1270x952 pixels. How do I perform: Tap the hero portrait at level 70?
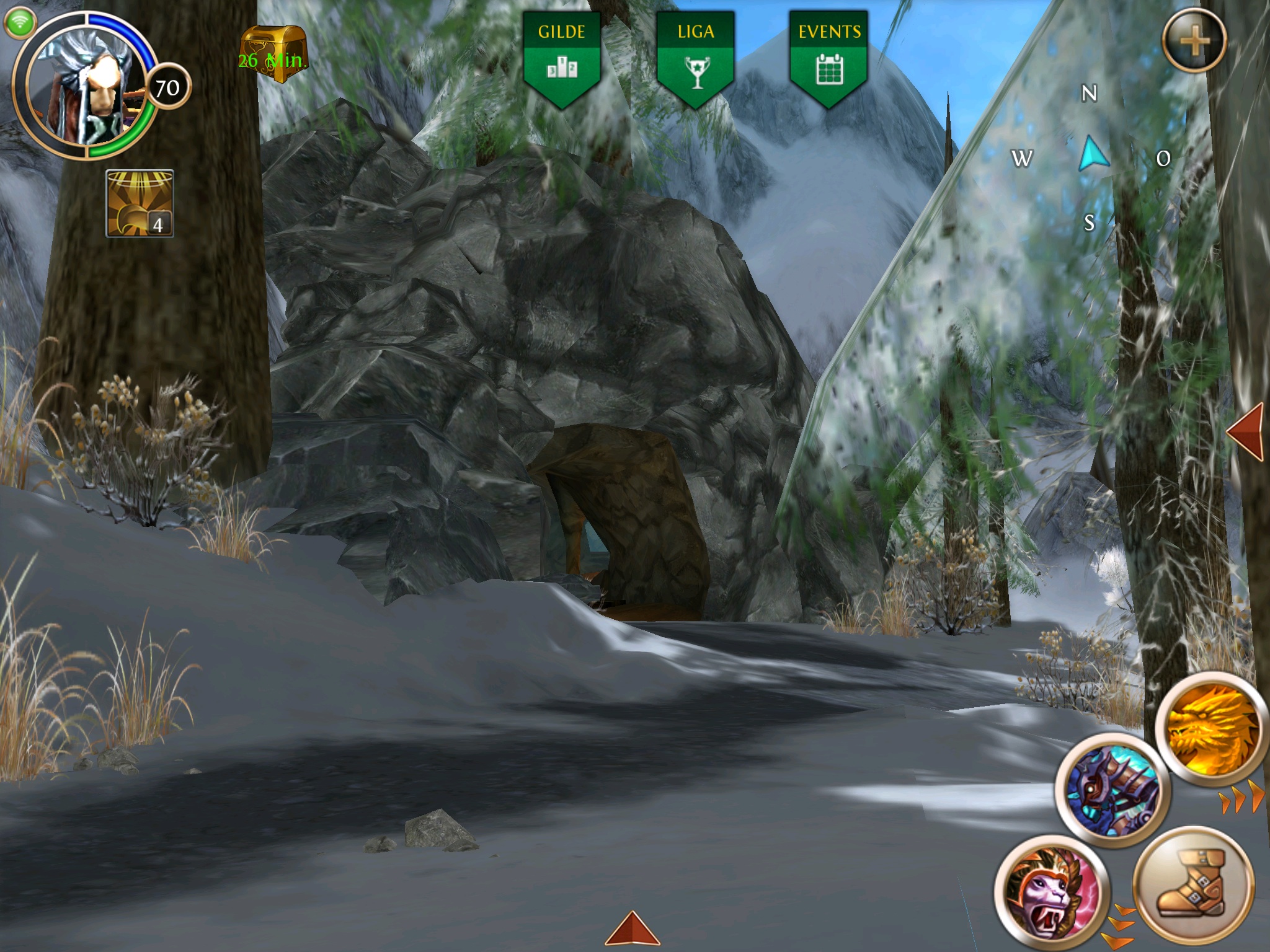[x=87, y=87]
